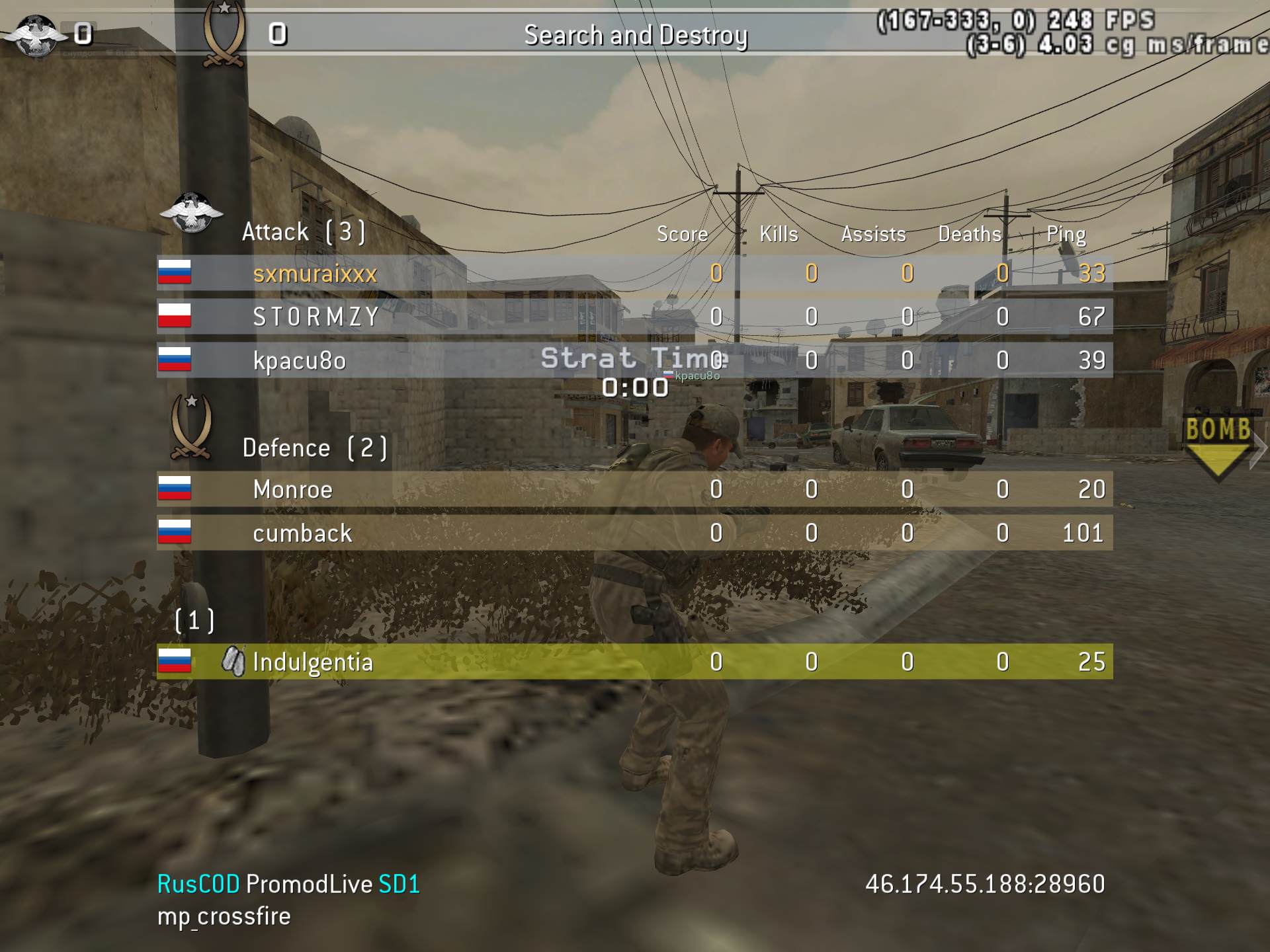Viewport: 1270px width, 952px height.
Task: Select the sxmuraixxx player row
Action: [x=315, y=273]
